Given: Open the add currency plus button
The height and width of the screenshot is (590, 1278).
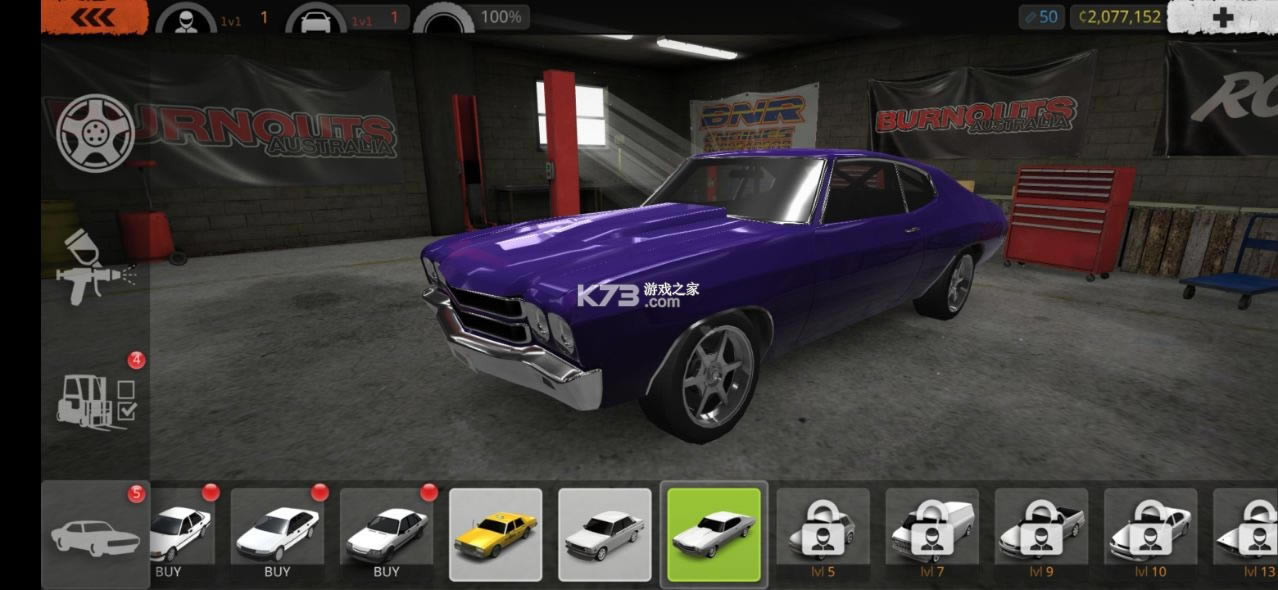Looking at the screenshot, I should [1222, 17].
